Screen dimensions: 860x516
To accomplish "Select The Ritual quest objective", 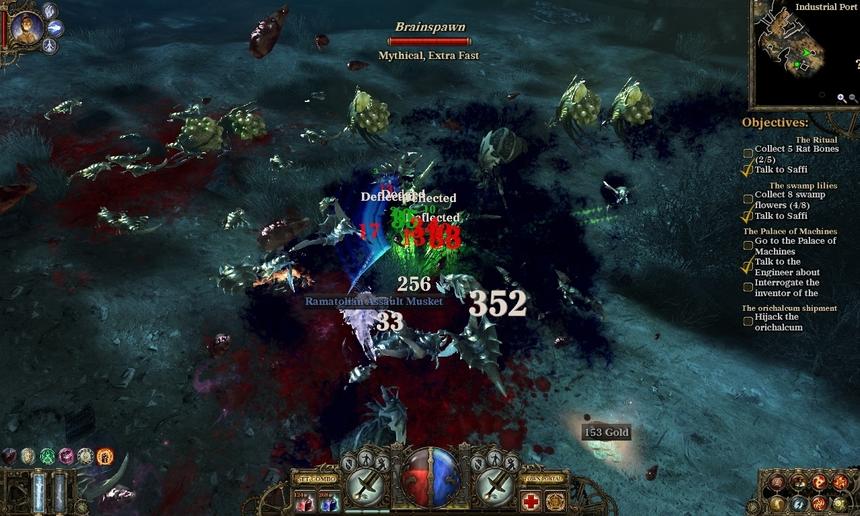I will [816, 140].
